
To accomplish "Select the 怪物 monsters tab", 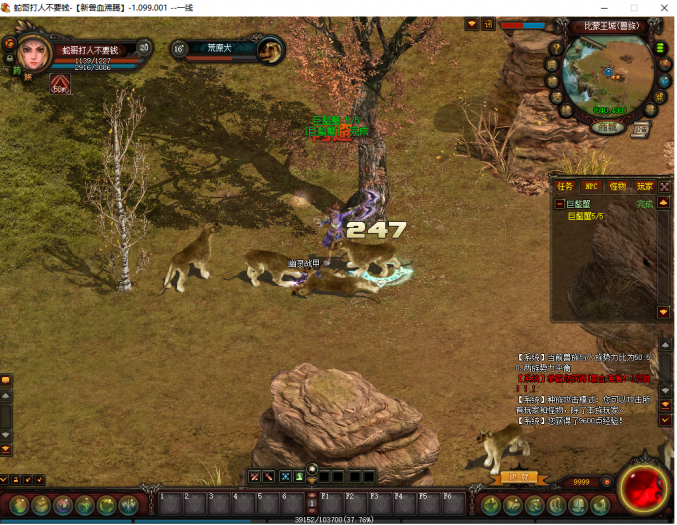I will point(617,186).
